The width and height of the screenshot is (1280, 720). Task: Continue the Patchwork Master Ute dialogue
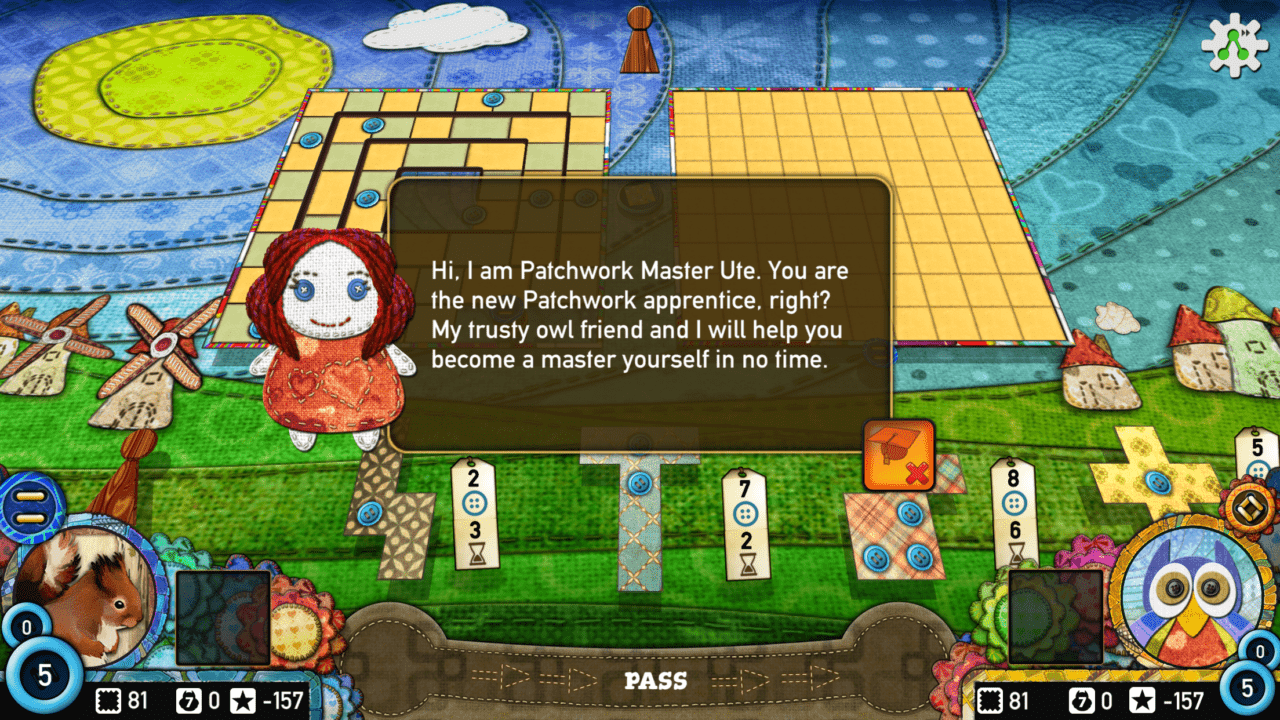pyautogui.click(x=638, y=315)
